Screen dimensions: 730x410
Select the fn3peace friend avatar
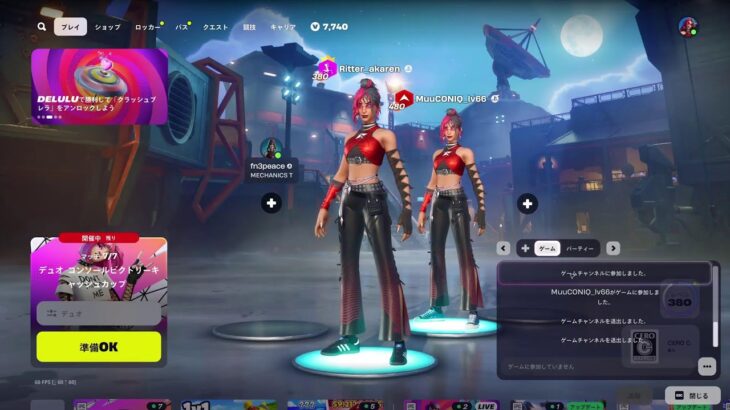(x=270, y=148)
